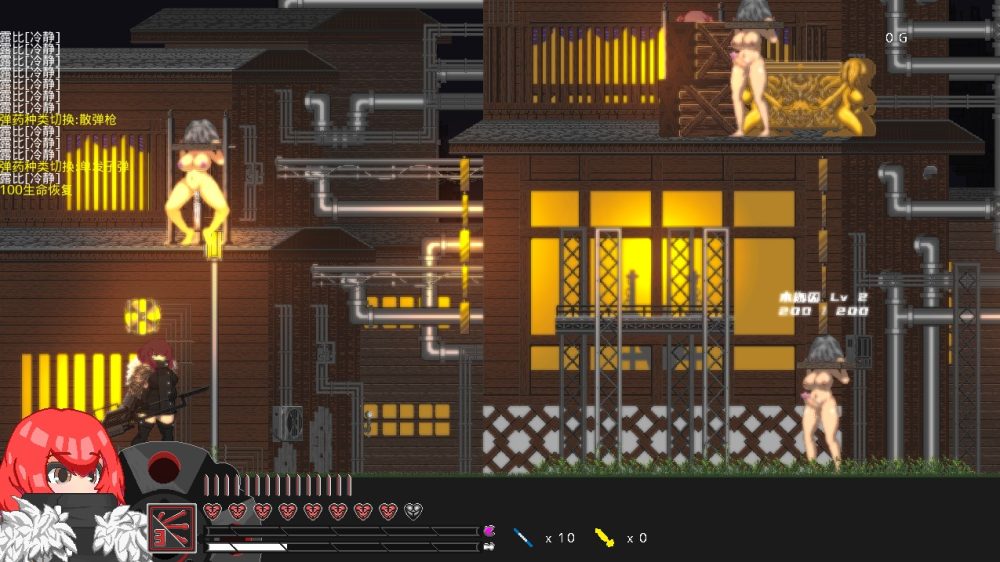
Task: Use the blue syringe item
Action: coord(523,538)
